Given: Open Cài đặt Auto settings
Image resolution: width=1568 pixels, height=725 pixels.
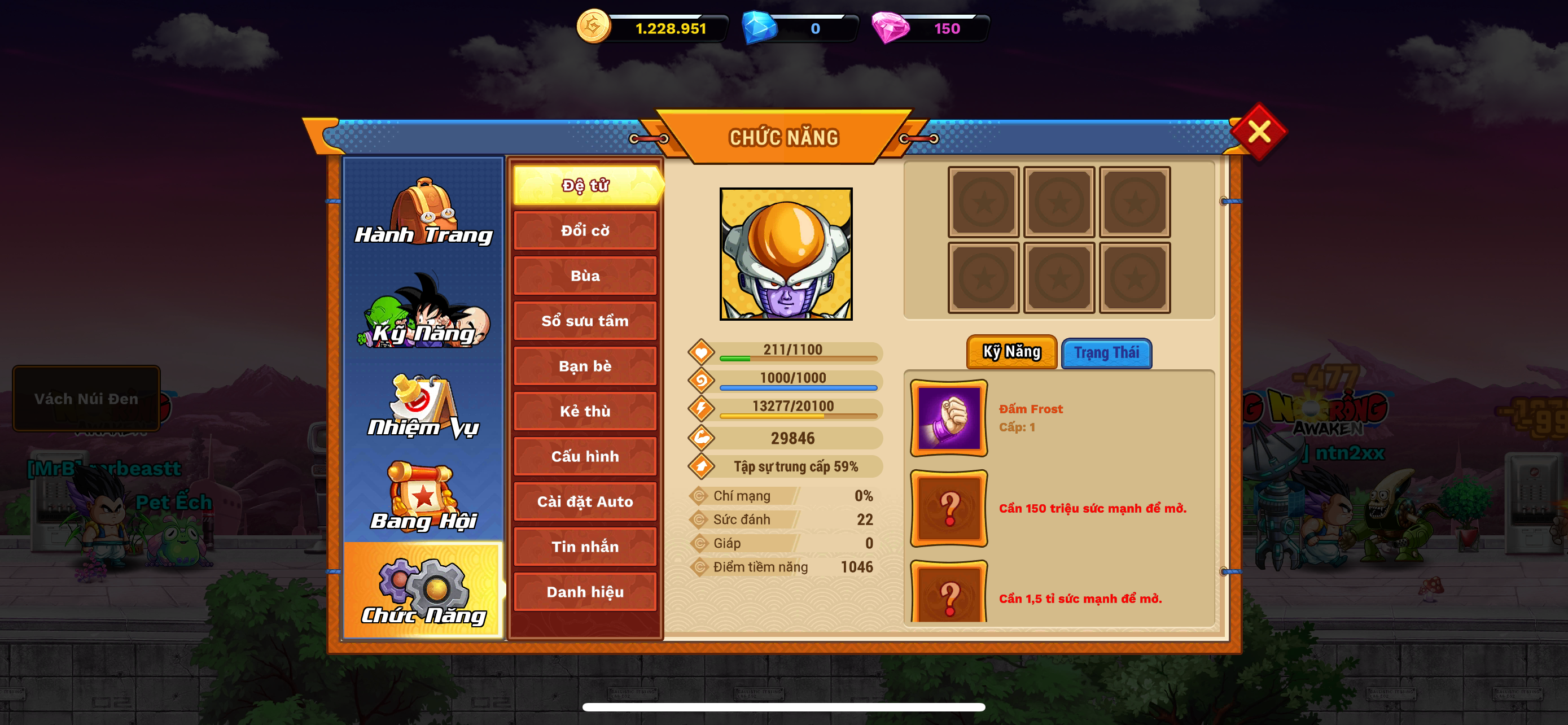Looking at the screenshot, I should pos(585,501).
